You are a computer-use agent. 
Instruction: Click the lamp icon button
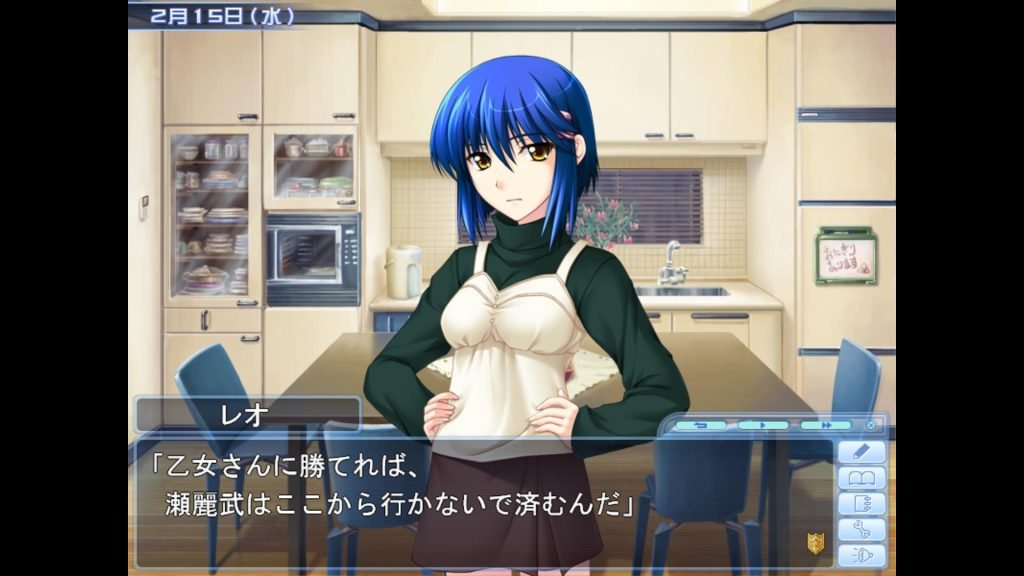tap(862, 555)
